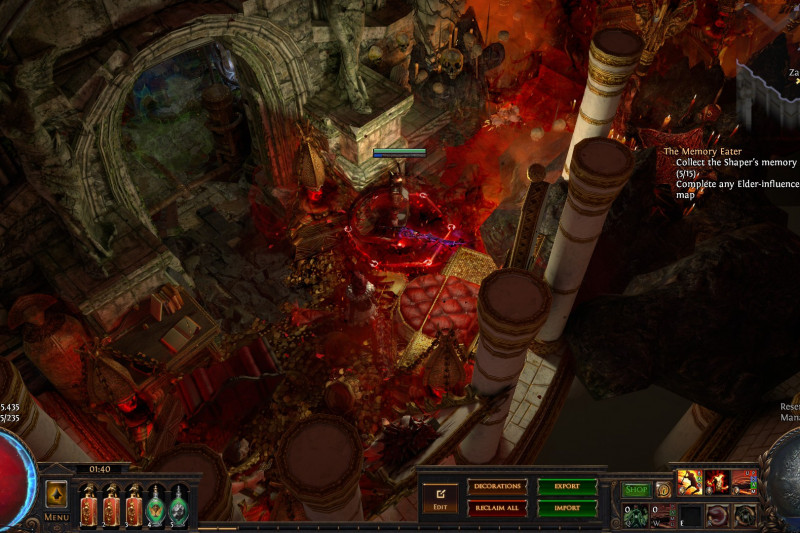The image size is (800, 533).
Task: Choose Reclaim All decorations
Action: point(497,508)
